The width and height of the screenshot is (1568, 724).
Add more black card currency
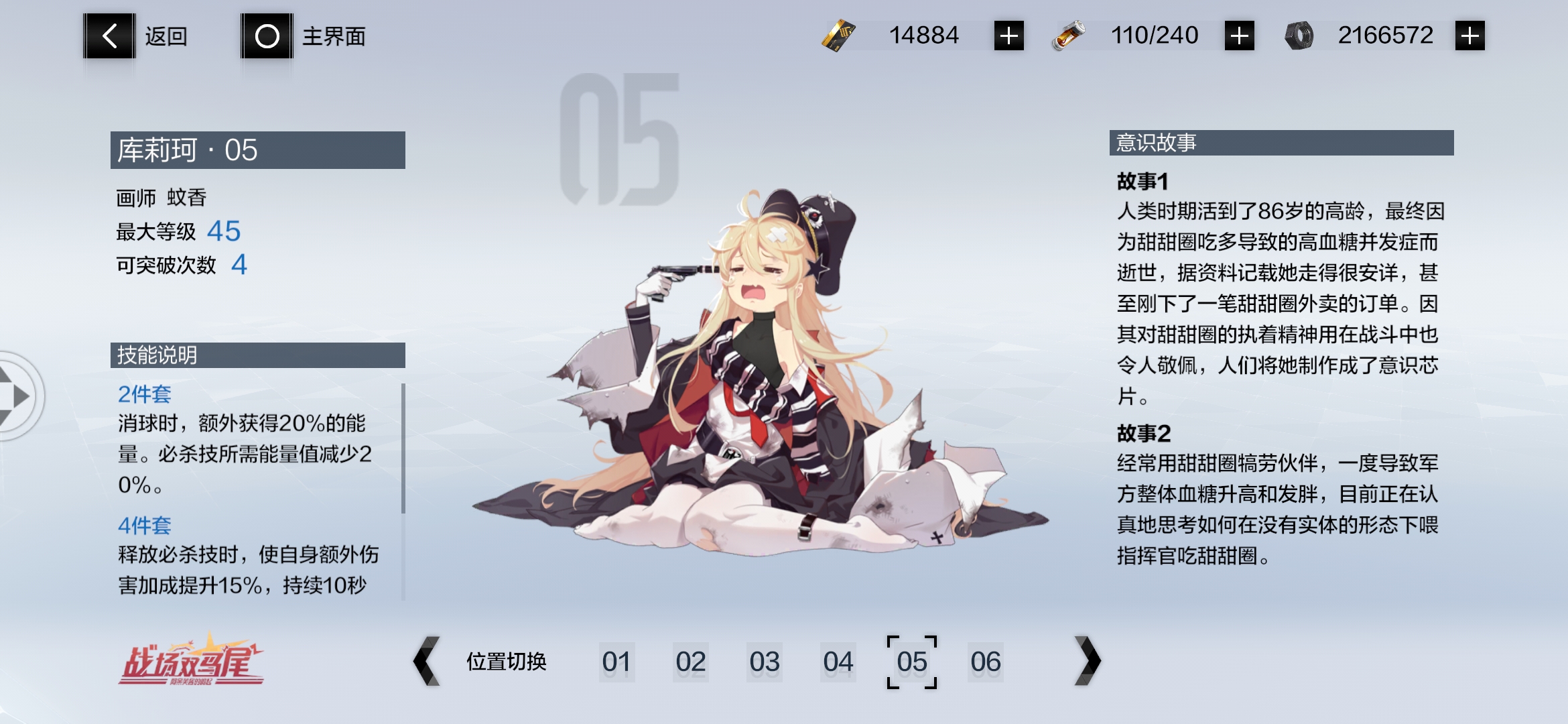tap(1008, 36)
